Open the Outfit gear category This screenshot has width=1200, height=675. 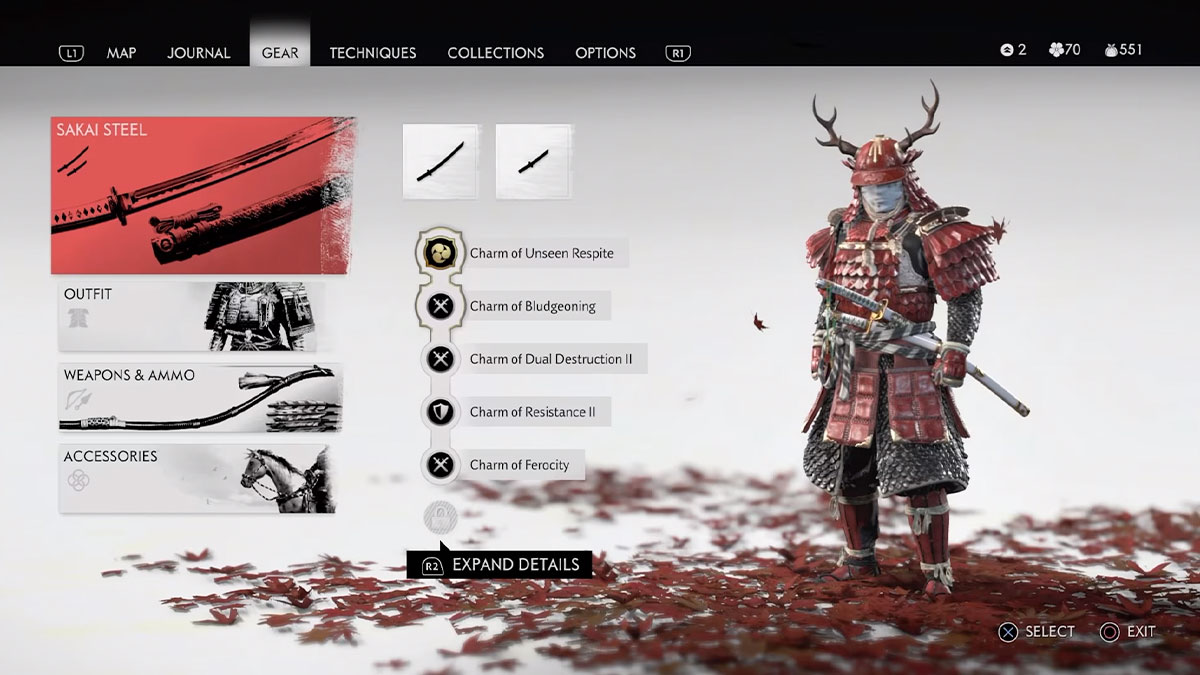[x=192, y=316]
